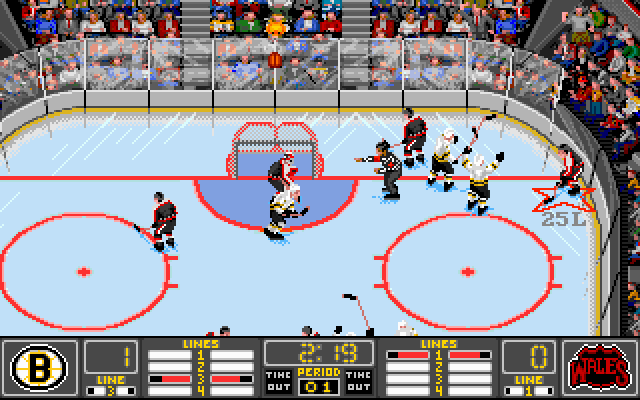Call a time out for the Bruins
Image resolution: width=640 pixels, height=400 pixels.
click(279, 379)
